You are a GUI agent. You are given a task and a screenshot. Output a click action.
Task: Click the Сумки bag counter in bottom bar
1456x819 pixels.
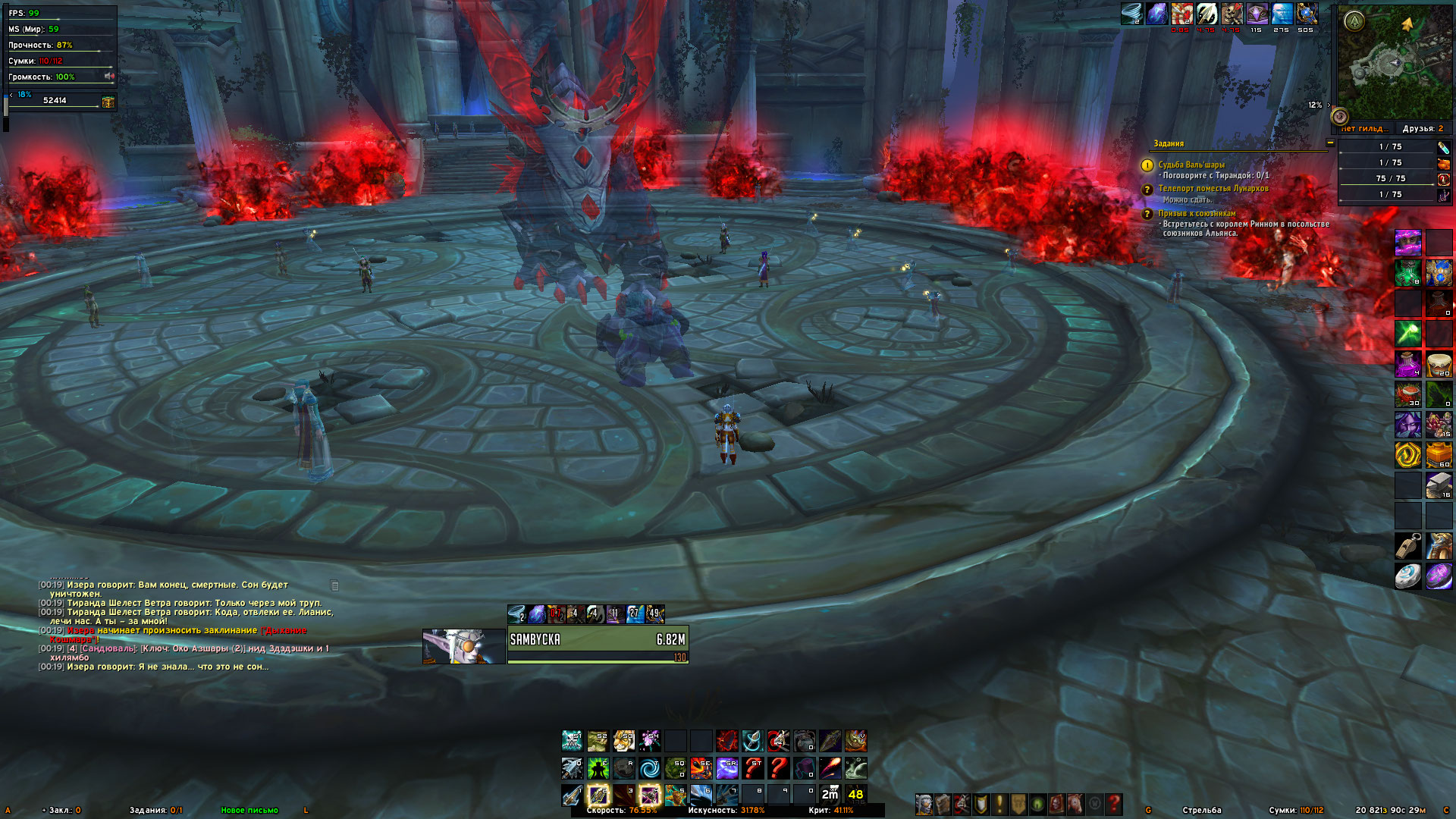[x=1295, y=810]
